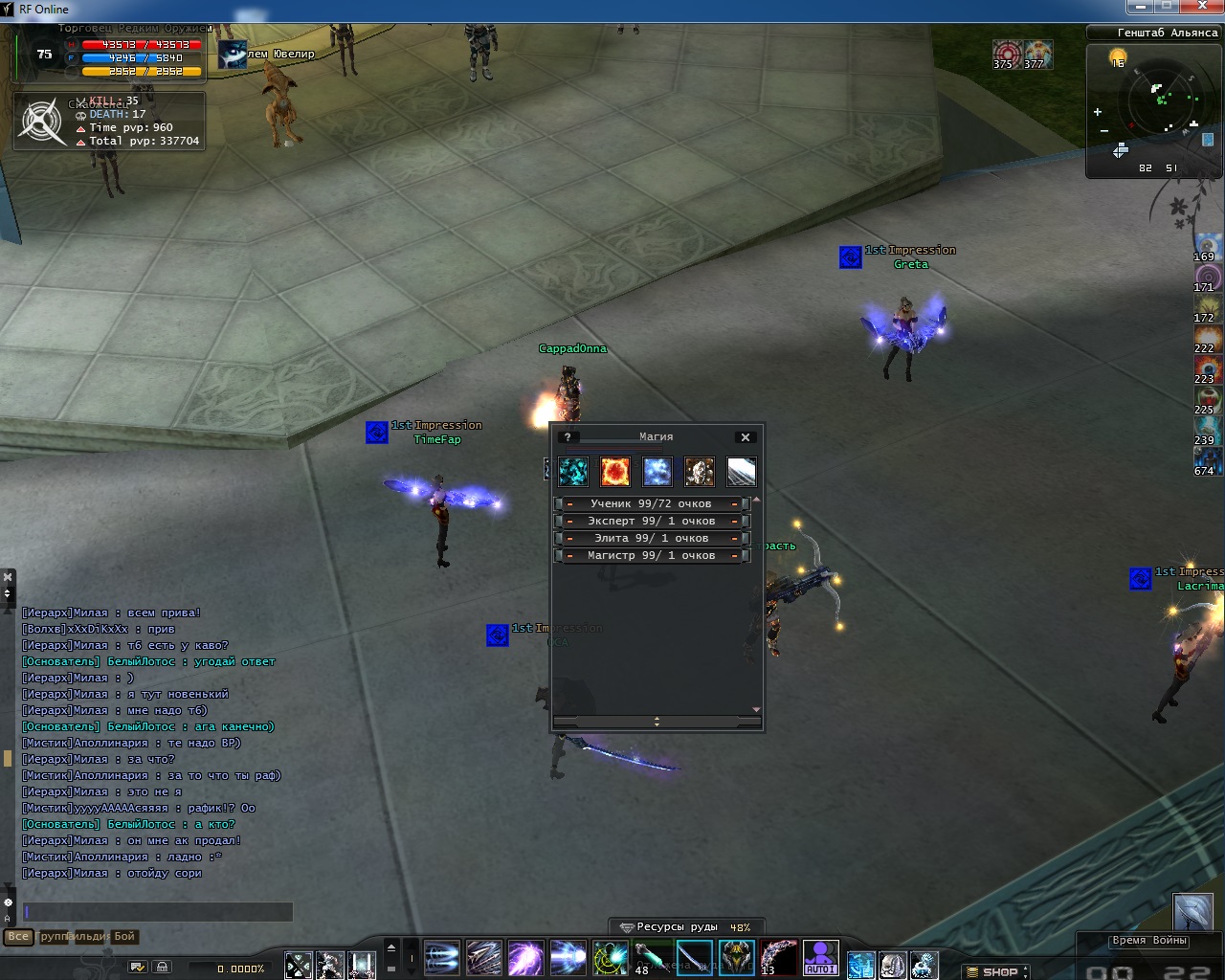The height and width of the screenshot is (980, 1225).
Task: Select the cyan dark-element magic icon
Action: 572,471
